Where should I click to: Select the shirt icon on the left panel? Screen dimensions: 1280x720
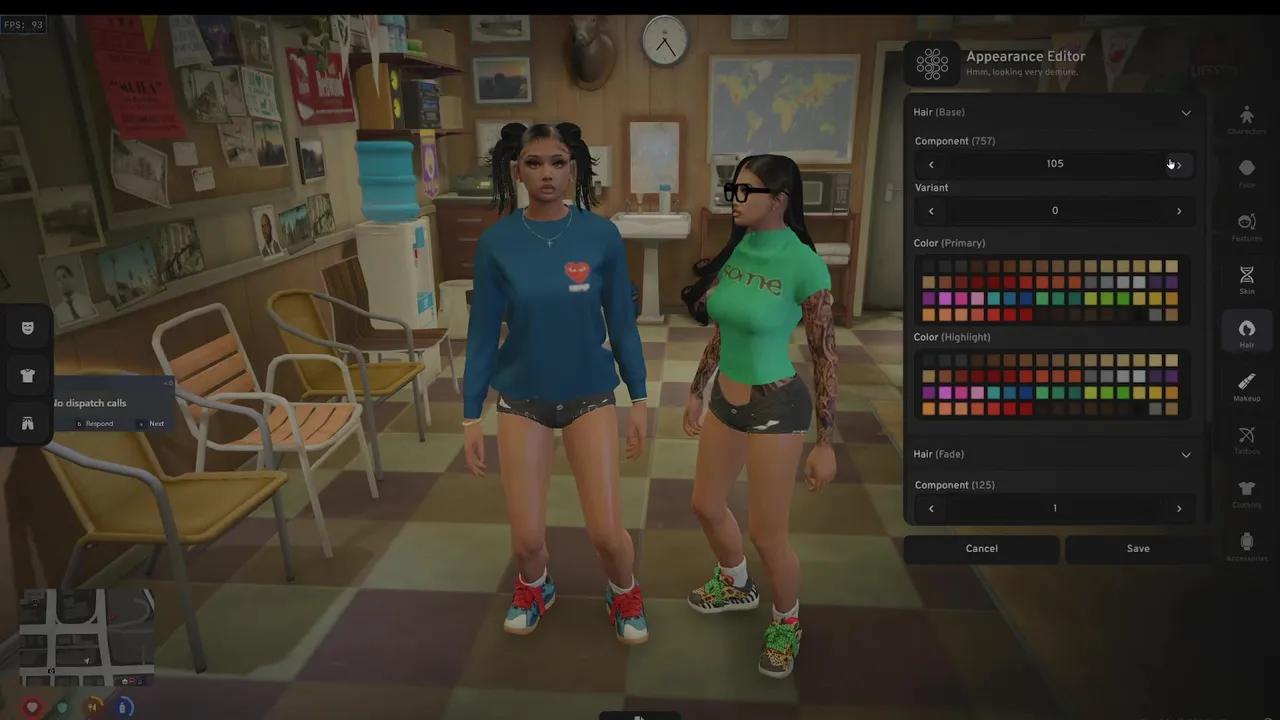click(27, 375)
